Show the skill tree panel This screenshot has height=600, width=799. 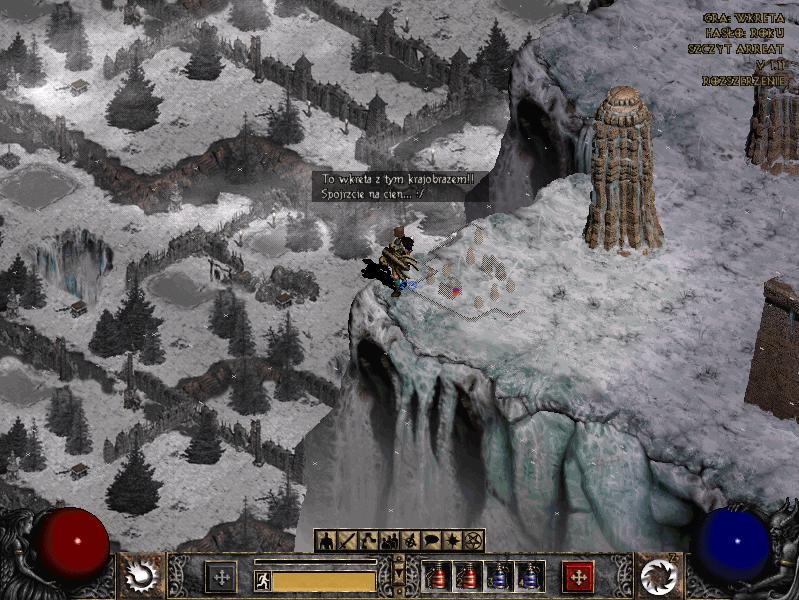pos(368,541)
